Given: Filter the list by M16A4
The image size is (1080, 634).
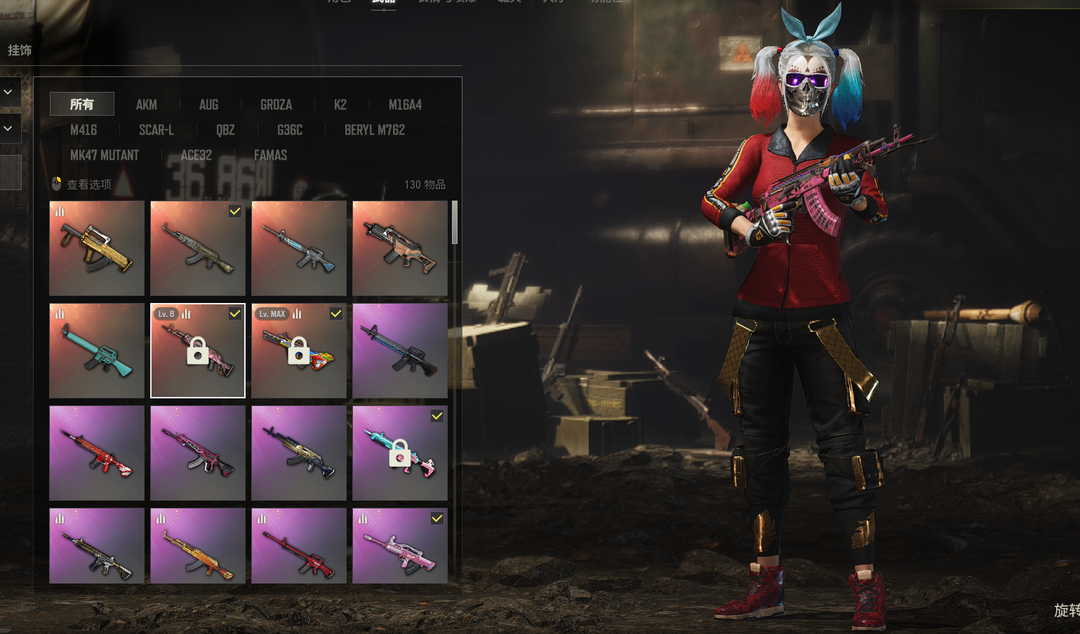Looking at the screenshot, I should coord(405,104).
